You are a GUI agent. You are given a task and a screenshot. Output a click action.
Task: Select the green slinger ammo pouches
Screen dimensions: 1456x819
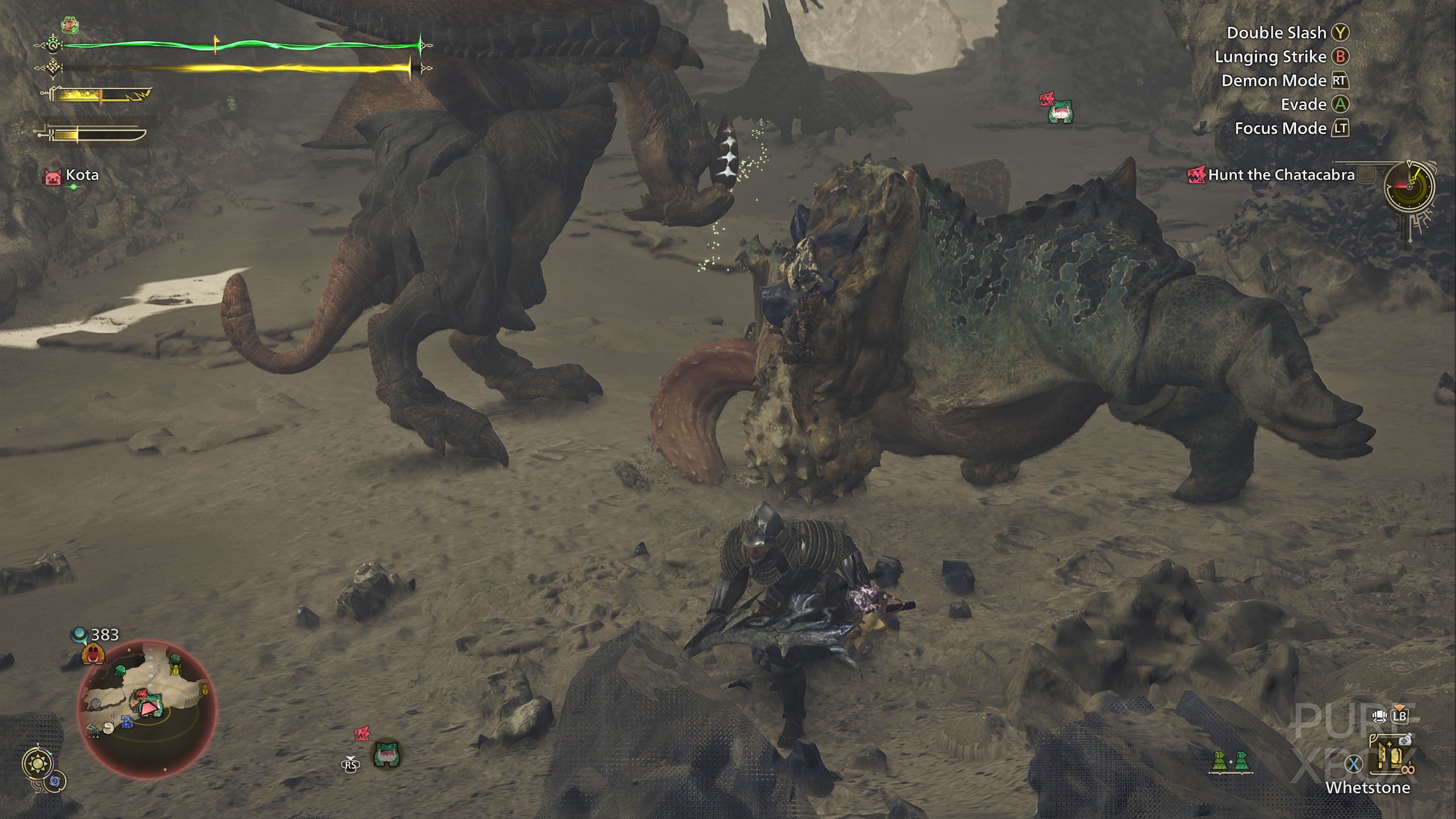[x=1228, y=761]
